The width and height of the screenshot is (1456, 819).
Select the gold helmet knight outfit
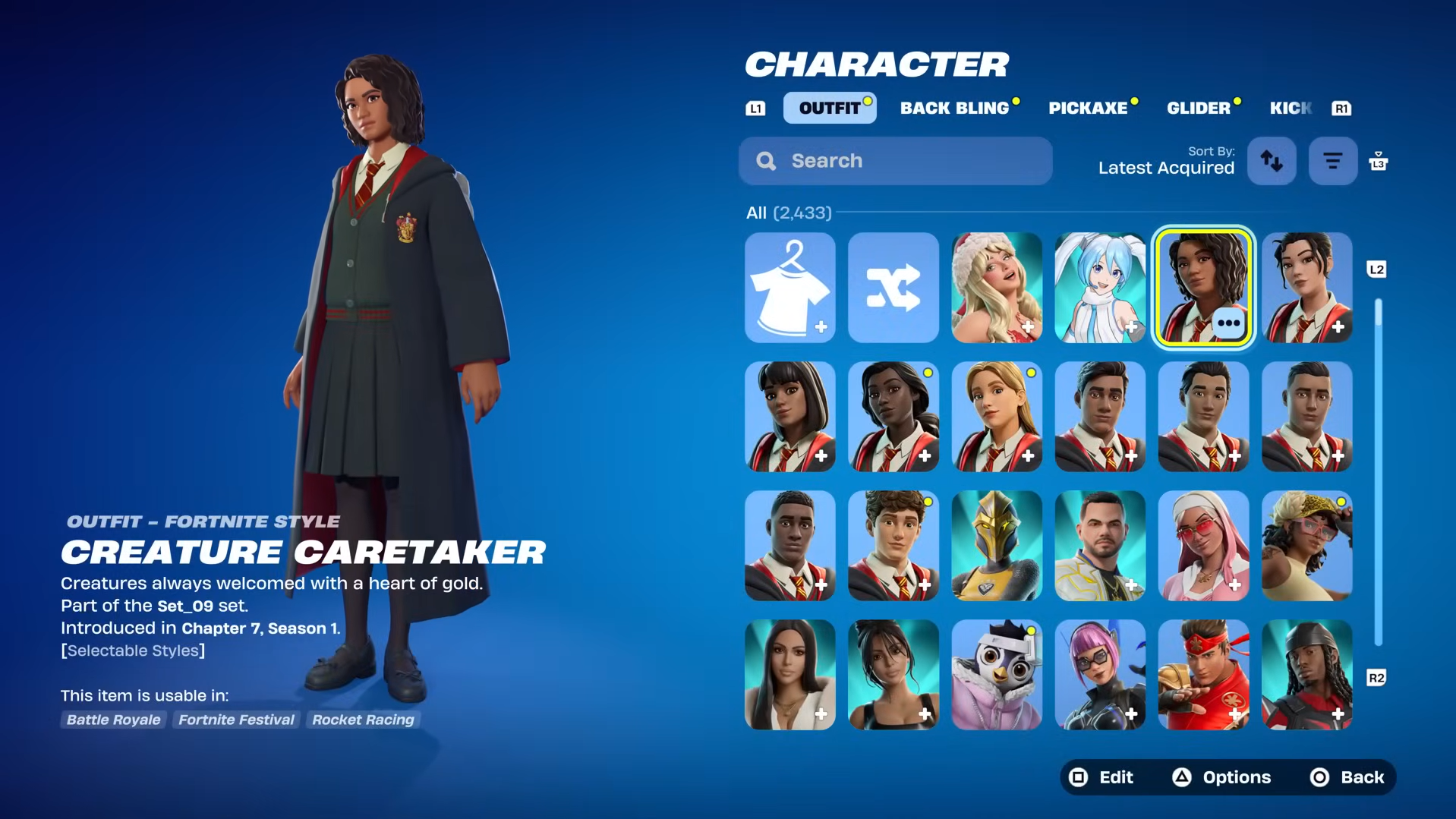[x=996, y=546]
